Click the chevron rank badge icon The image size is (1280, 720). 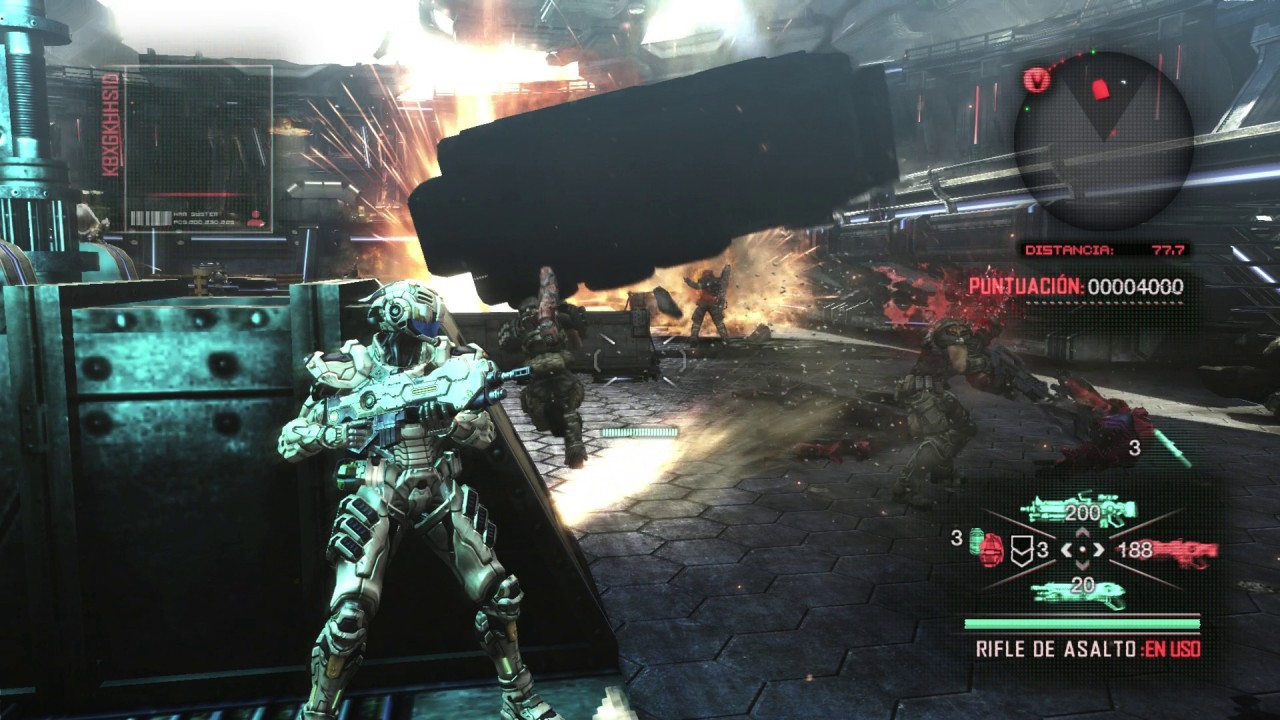pos(1019,550)
